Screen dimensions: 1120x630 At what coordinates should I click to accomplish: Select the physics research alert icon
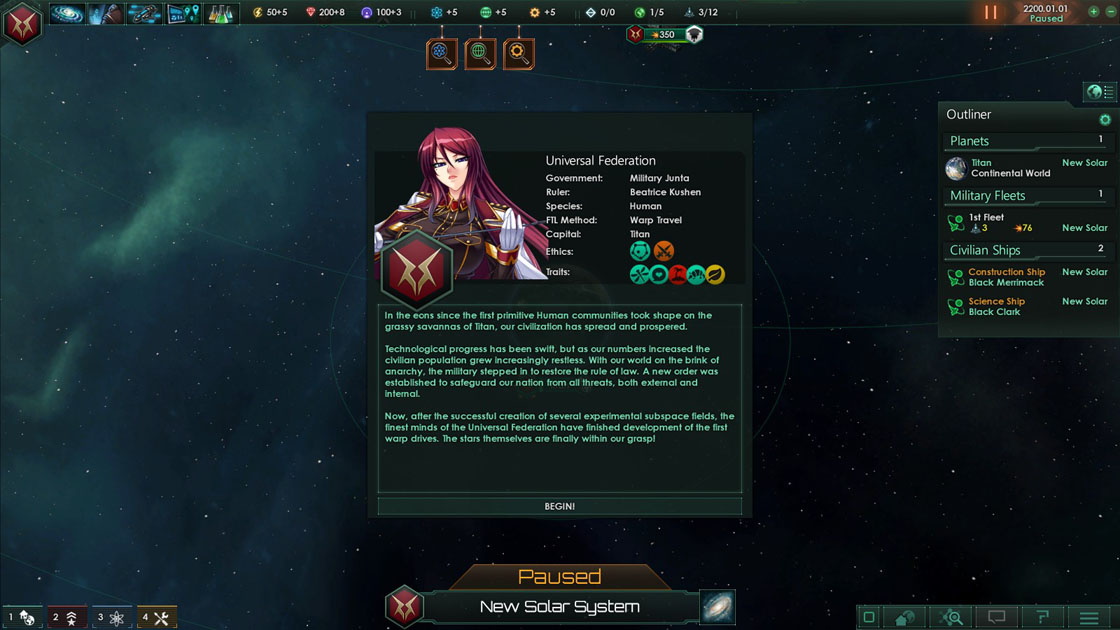(442, 53)
